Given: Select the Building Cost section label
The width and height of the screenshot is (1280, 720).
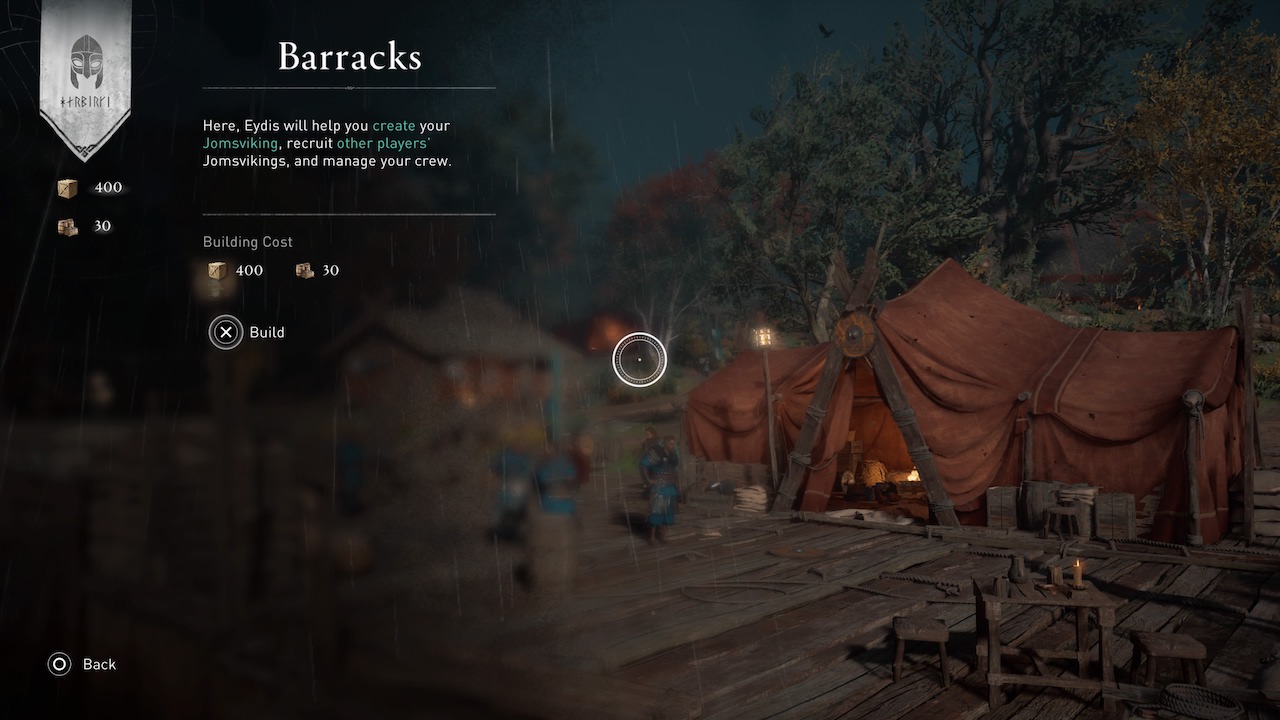Looking at the screenshot, I should [247, 241].
